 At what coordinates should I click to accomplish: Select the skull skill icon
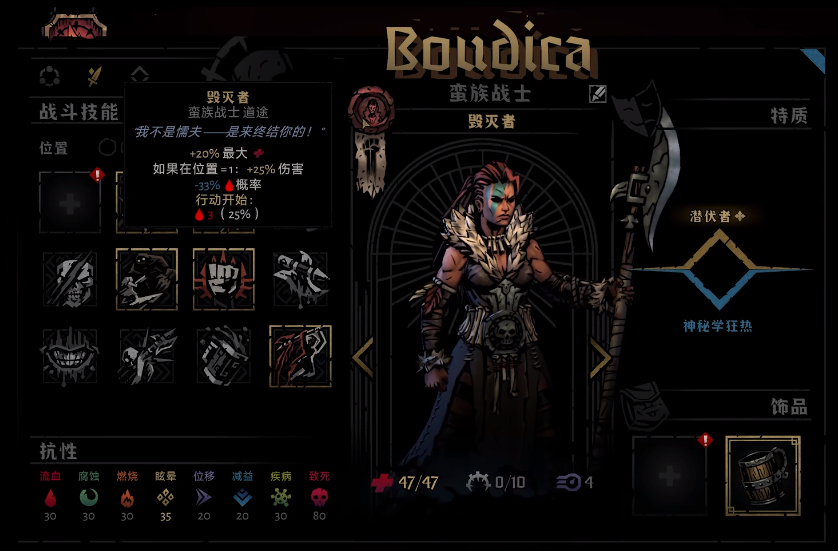pos(70,278)
